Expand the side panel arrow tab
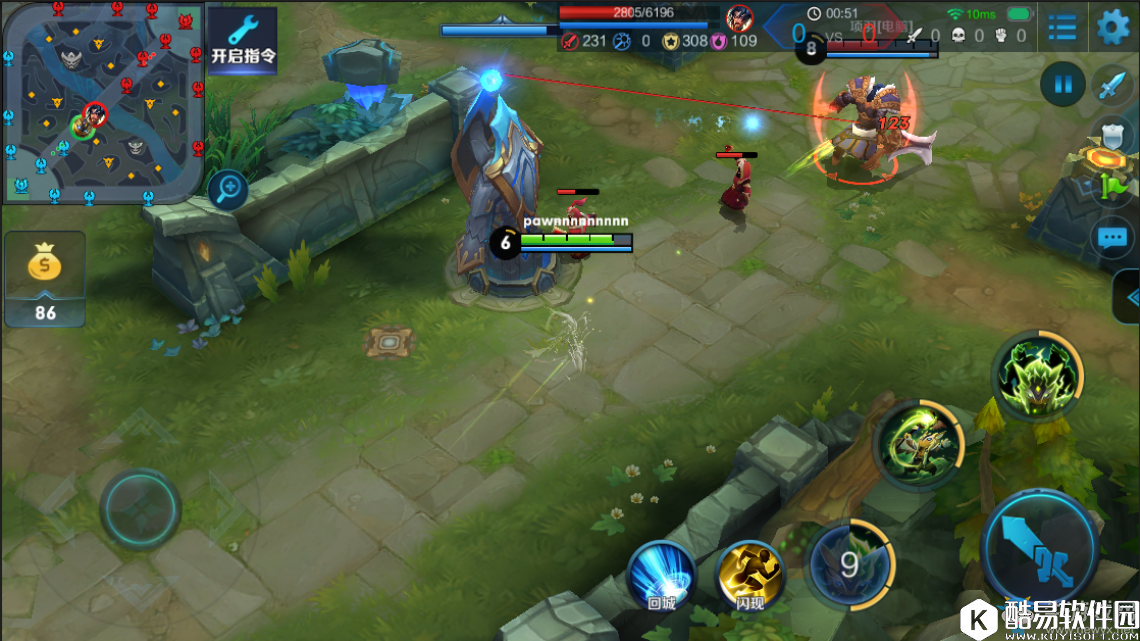The image size is (1140, 641). click(x=1128, y=297)
